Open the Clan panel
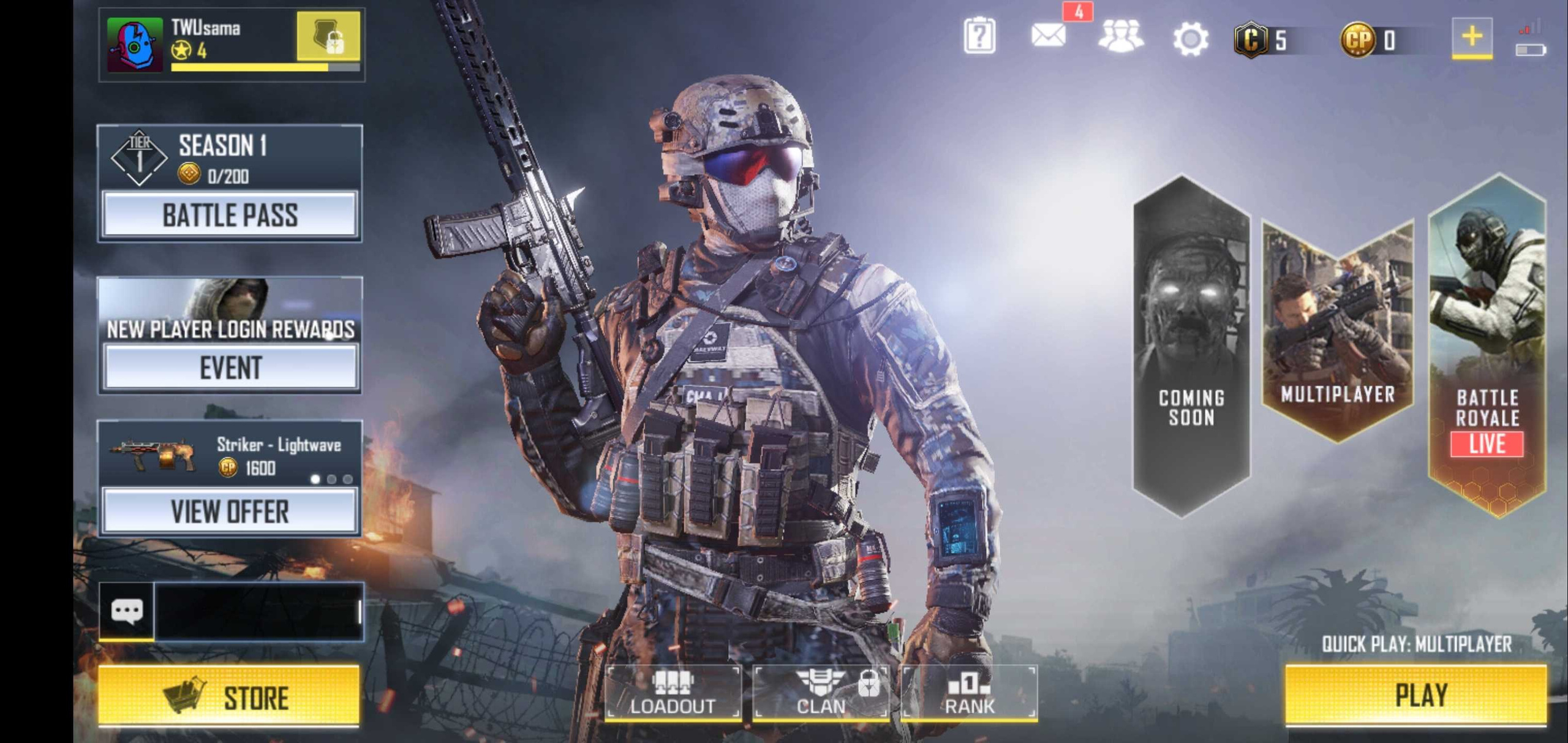The height and width of the screenshot is (743, 1568). coord(820,694)
